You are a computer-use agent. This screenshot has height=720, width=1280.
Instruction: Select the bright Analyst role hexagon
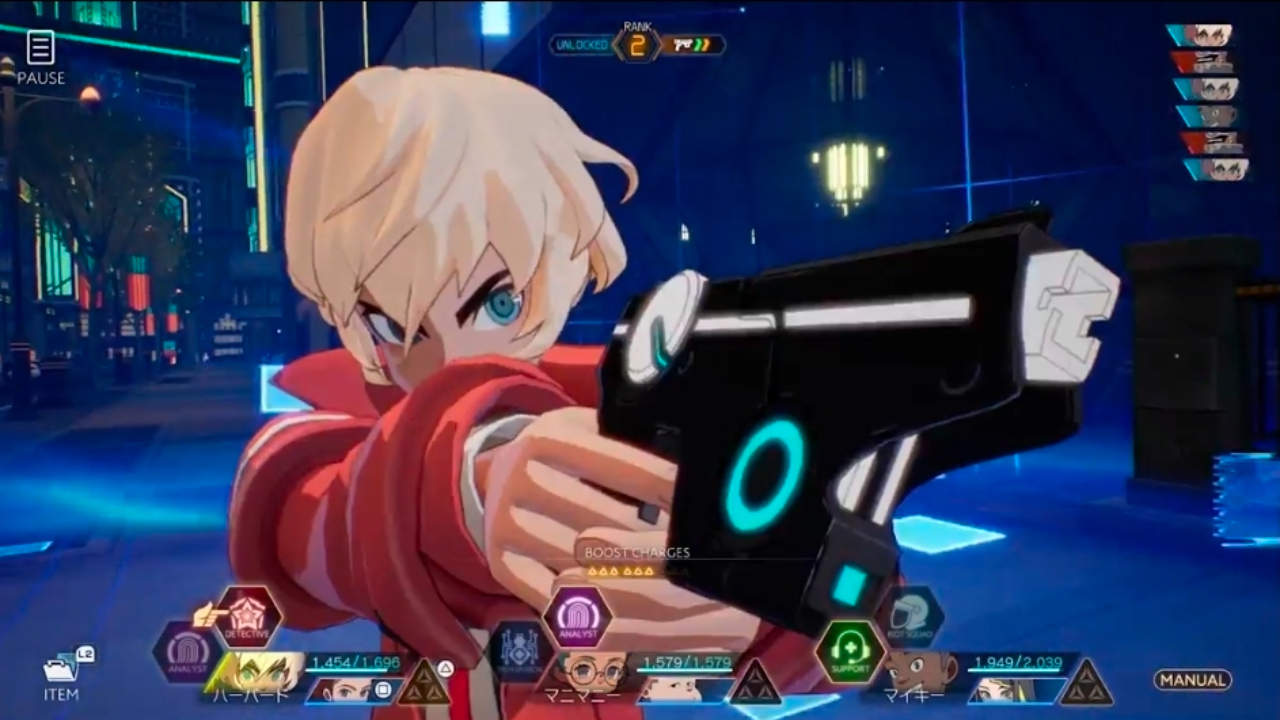(x=578, y=617)
